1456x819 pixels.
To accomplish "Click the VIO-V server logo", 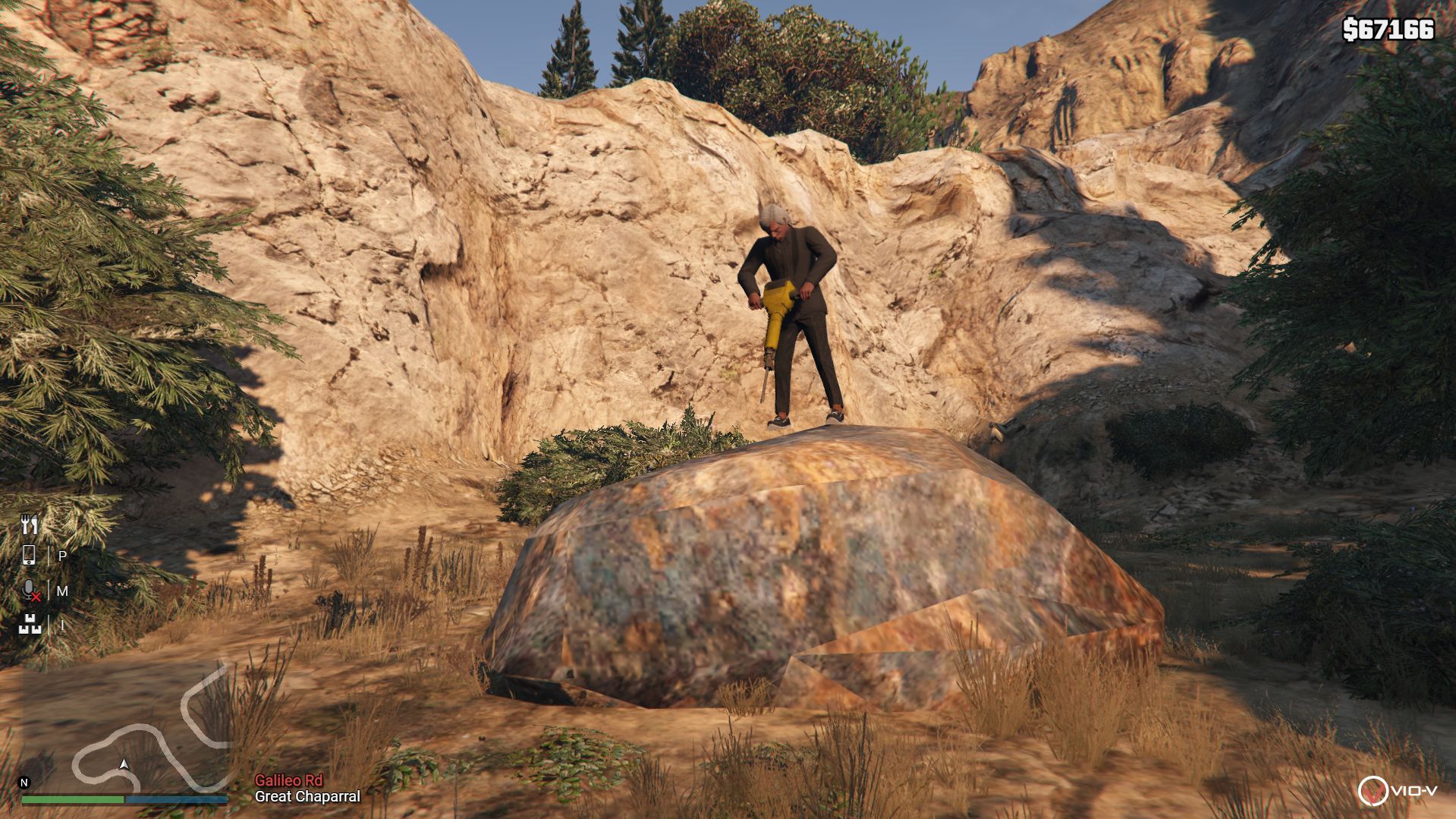I will (x=1397, y=791).
